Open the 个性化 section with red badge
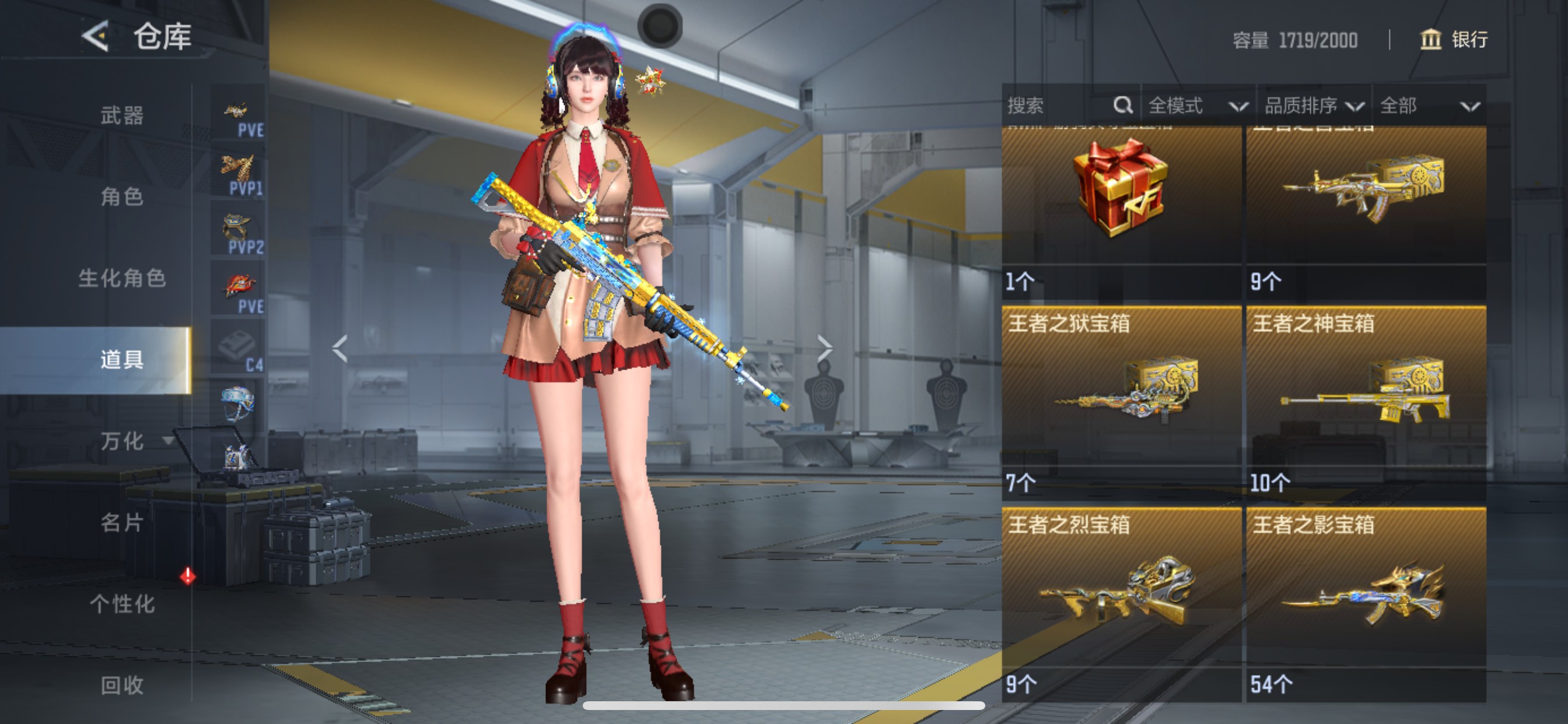The height and width of the screenshot is (724, 1568). click(123, 604)
